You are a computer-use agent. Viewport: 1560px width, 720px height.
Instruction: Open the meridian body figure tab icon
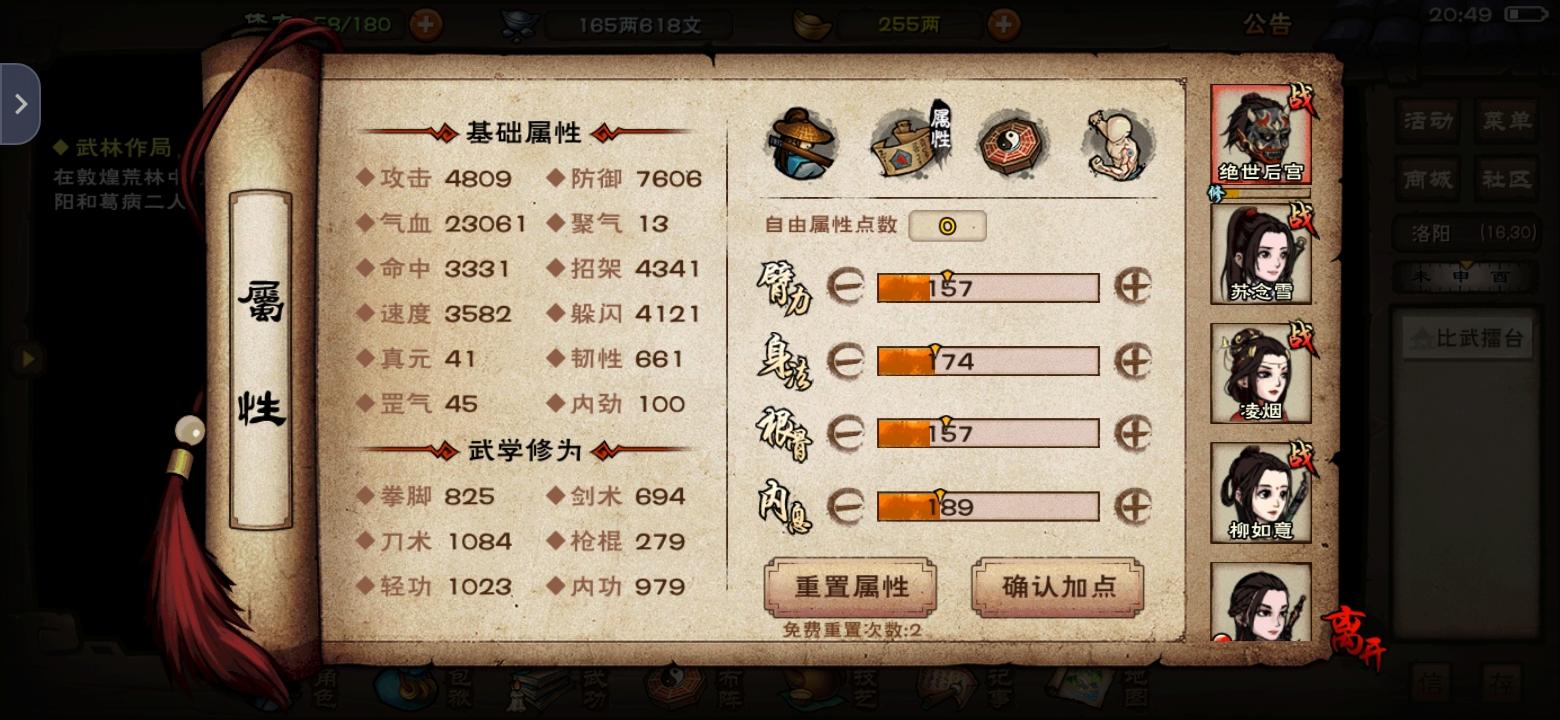[1113, 145]
